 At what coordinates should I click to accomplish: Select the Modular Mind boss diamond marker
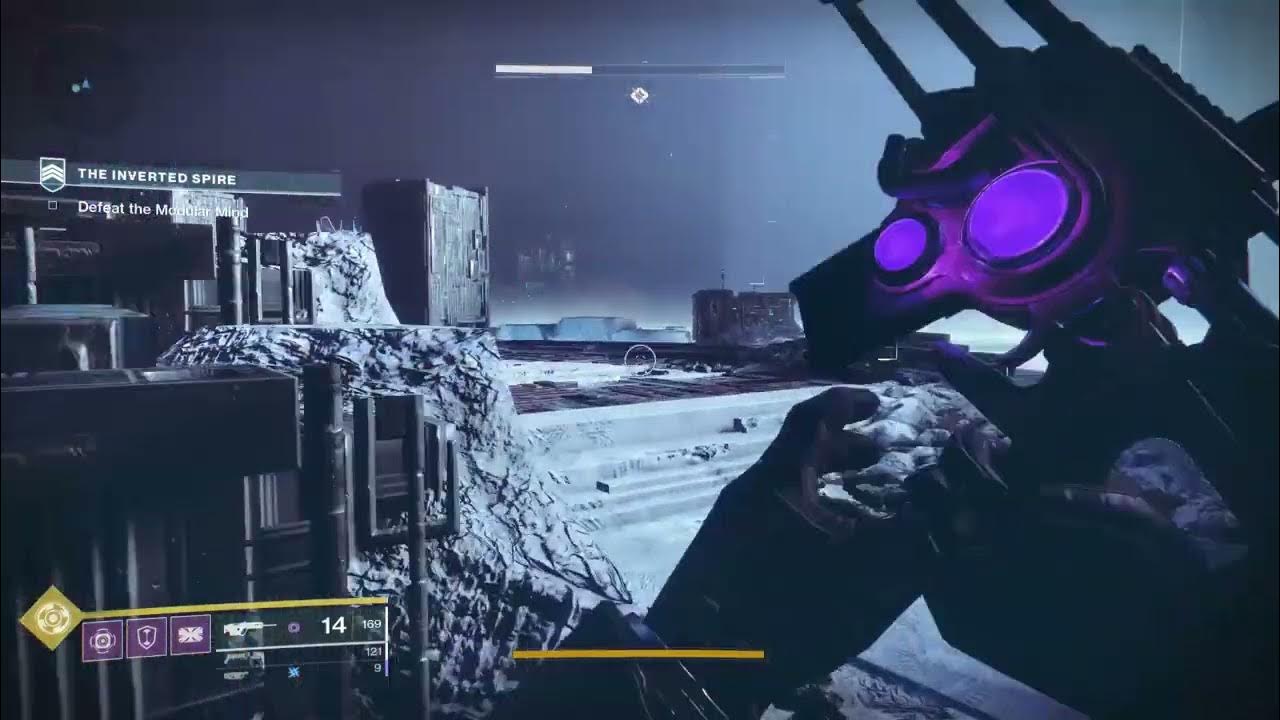tap(639, 96)
